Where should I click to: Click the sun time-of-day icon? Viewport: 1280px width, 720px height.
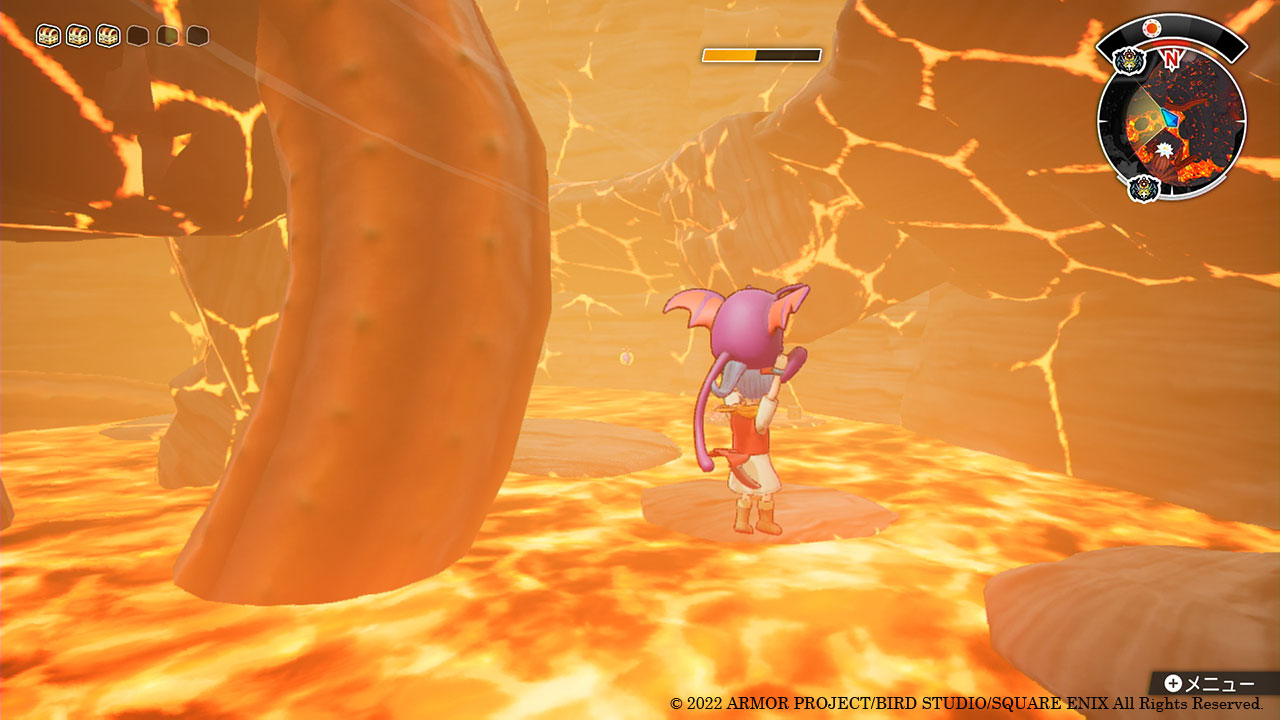pos(1152,28)
